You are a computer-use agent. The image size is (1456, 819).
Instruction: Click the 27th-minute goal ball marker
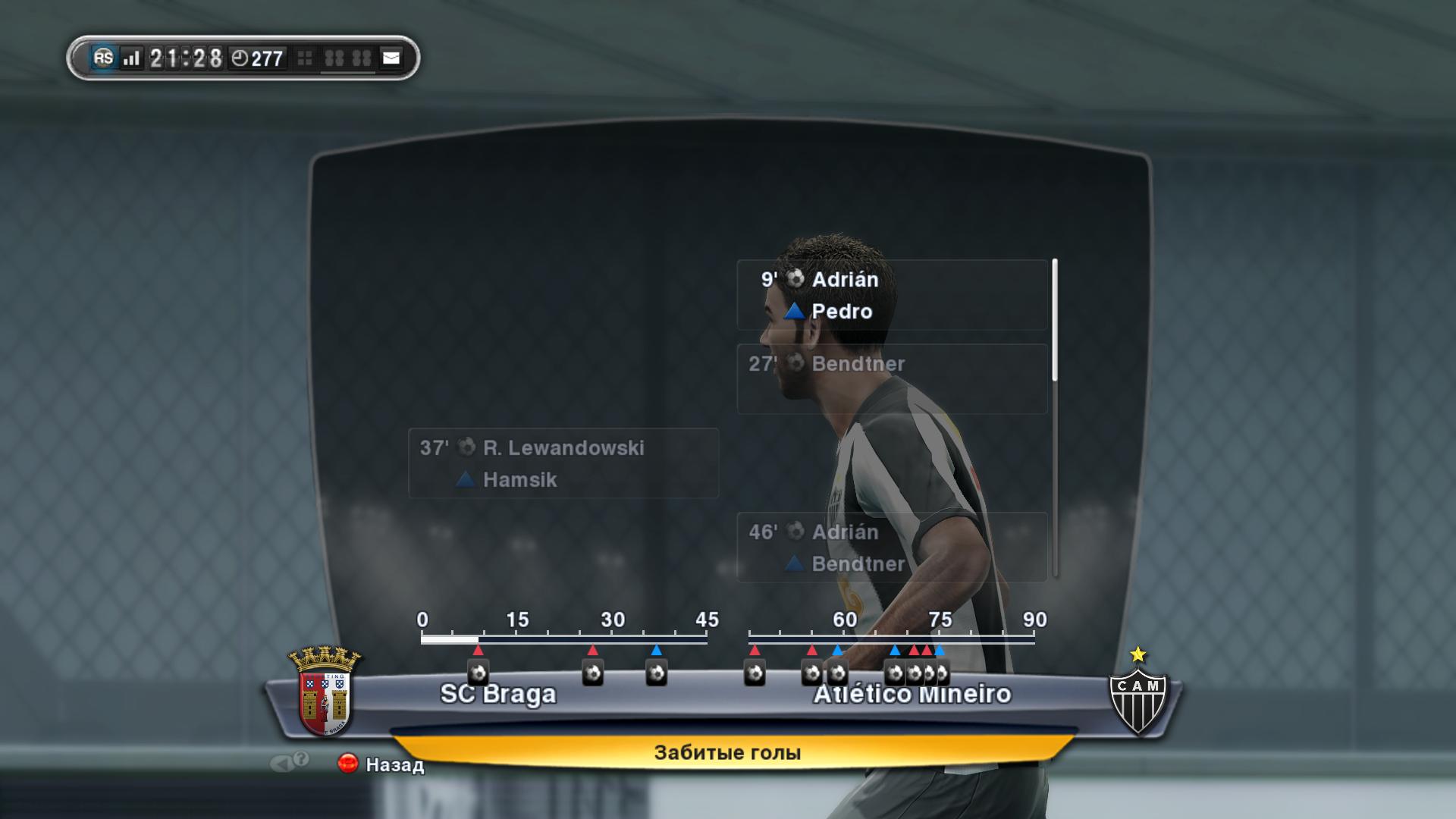click(x=593, y=673)
